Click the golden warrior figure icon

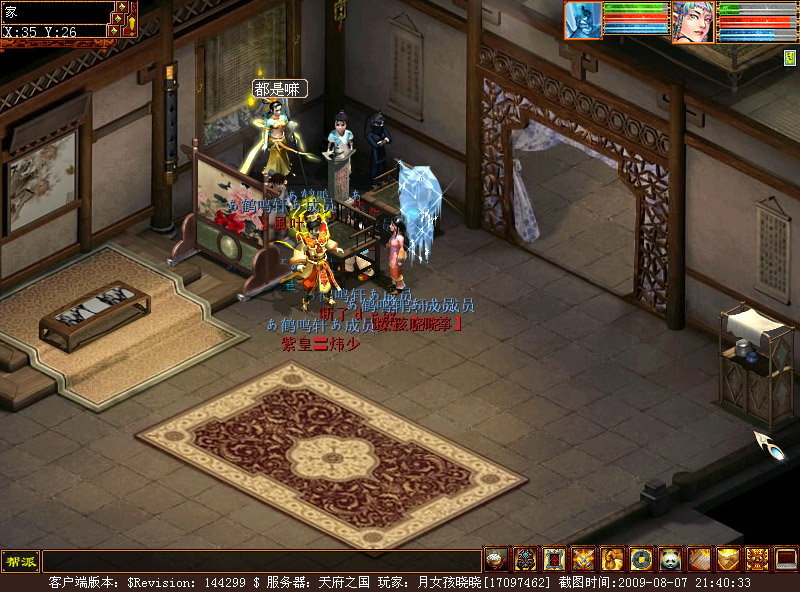(612, 560)
